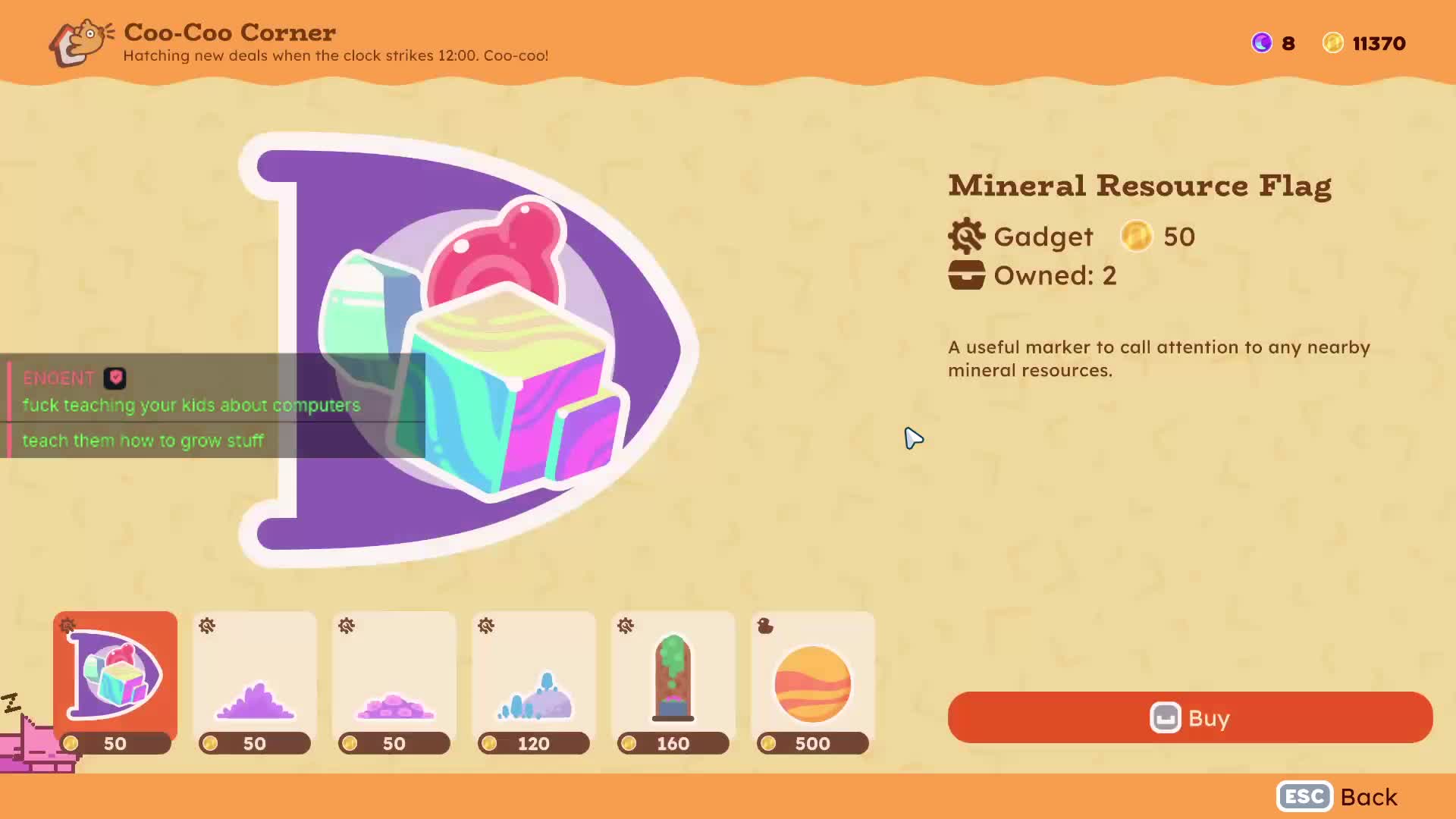Select the green slime tube gadget
The height and width of the screenshot is (819, 1456).
click(673, 681)
